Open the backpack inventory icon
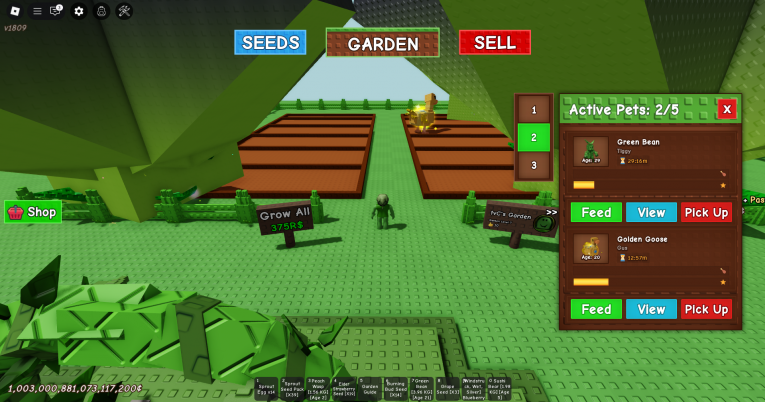Image resolution: width=765 pixels, height=402 pixels. tap(101, 11)
